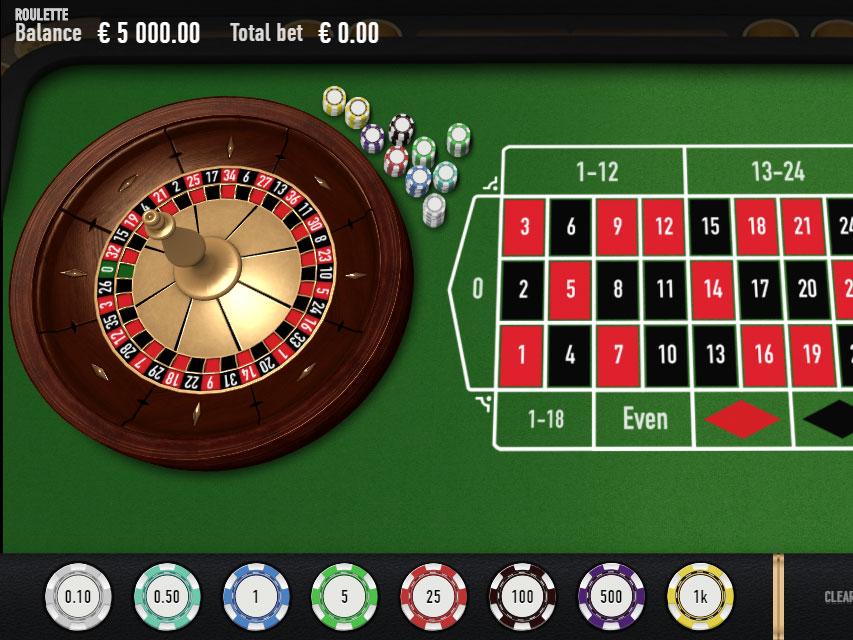Viewport: 853px width, 640px height.
Task: Pick the blue 1 chip
Action: [256, 597]
